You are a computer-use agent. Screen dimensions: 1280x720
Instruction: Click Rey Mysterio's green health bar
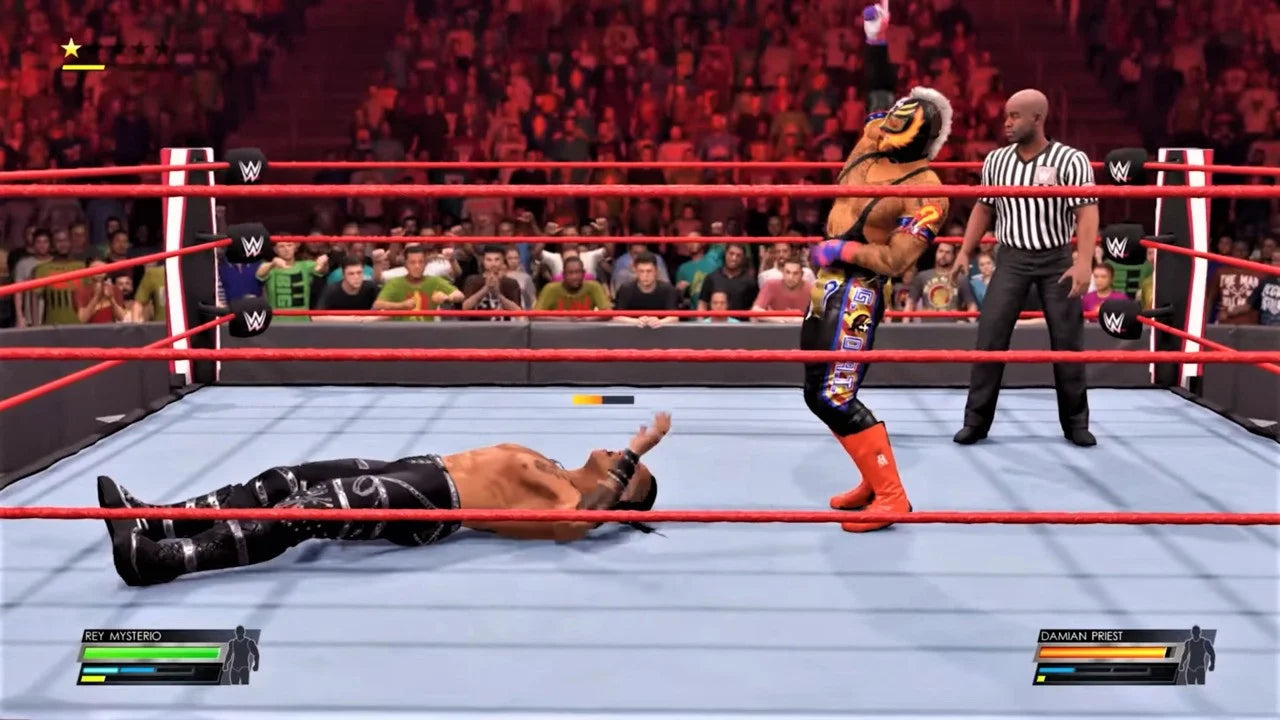click(x=151, y=653)
